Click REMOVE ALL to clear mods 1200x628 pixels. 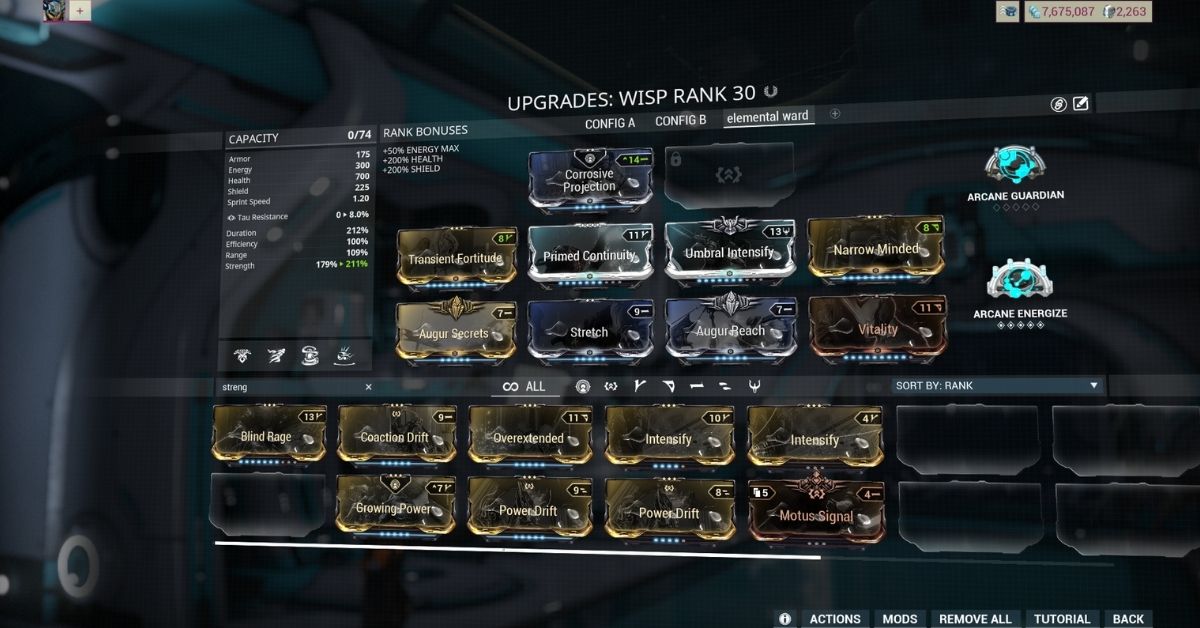[975, 619]
